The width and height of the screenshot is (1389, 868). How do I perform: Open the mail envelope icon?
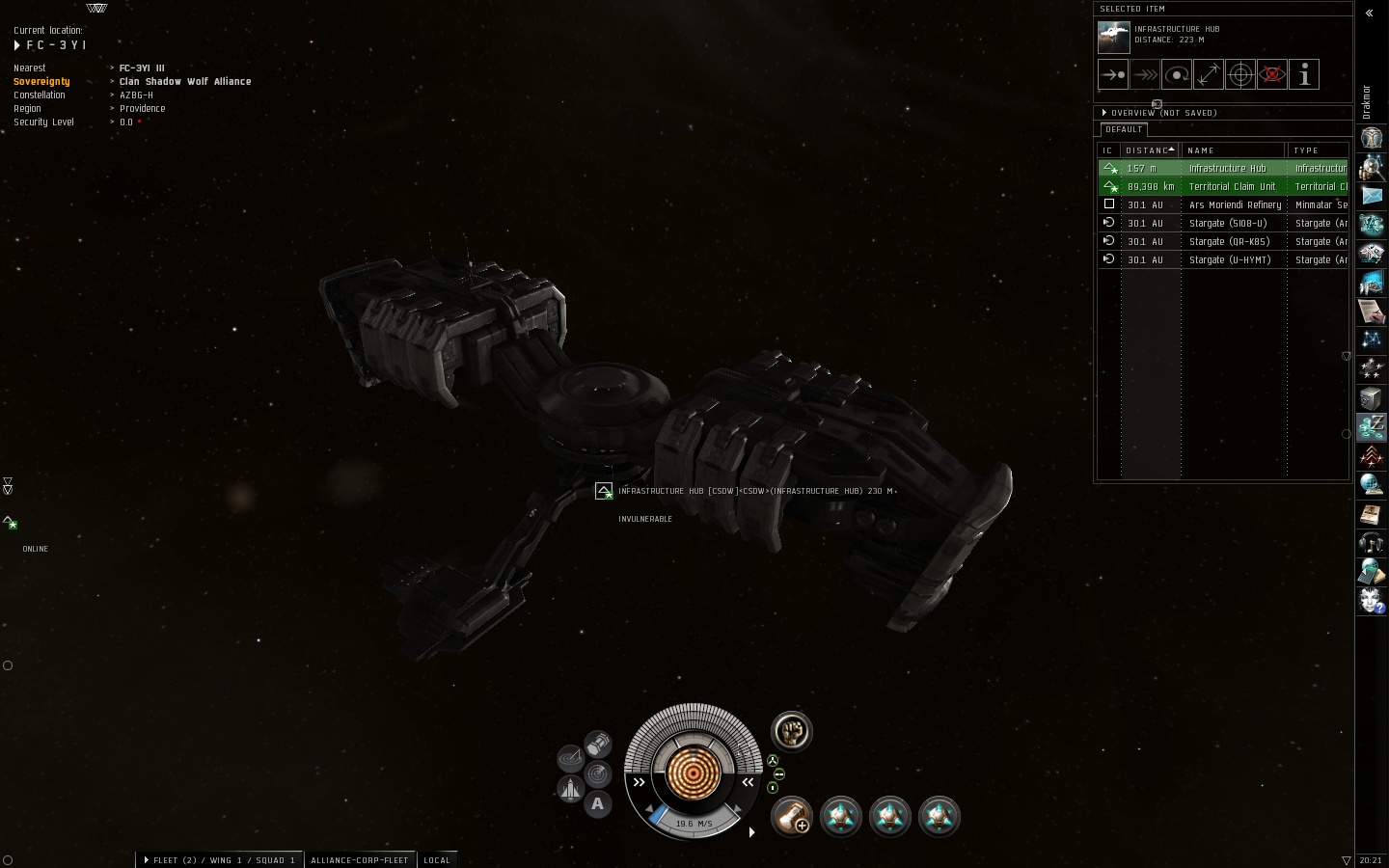1372,196
